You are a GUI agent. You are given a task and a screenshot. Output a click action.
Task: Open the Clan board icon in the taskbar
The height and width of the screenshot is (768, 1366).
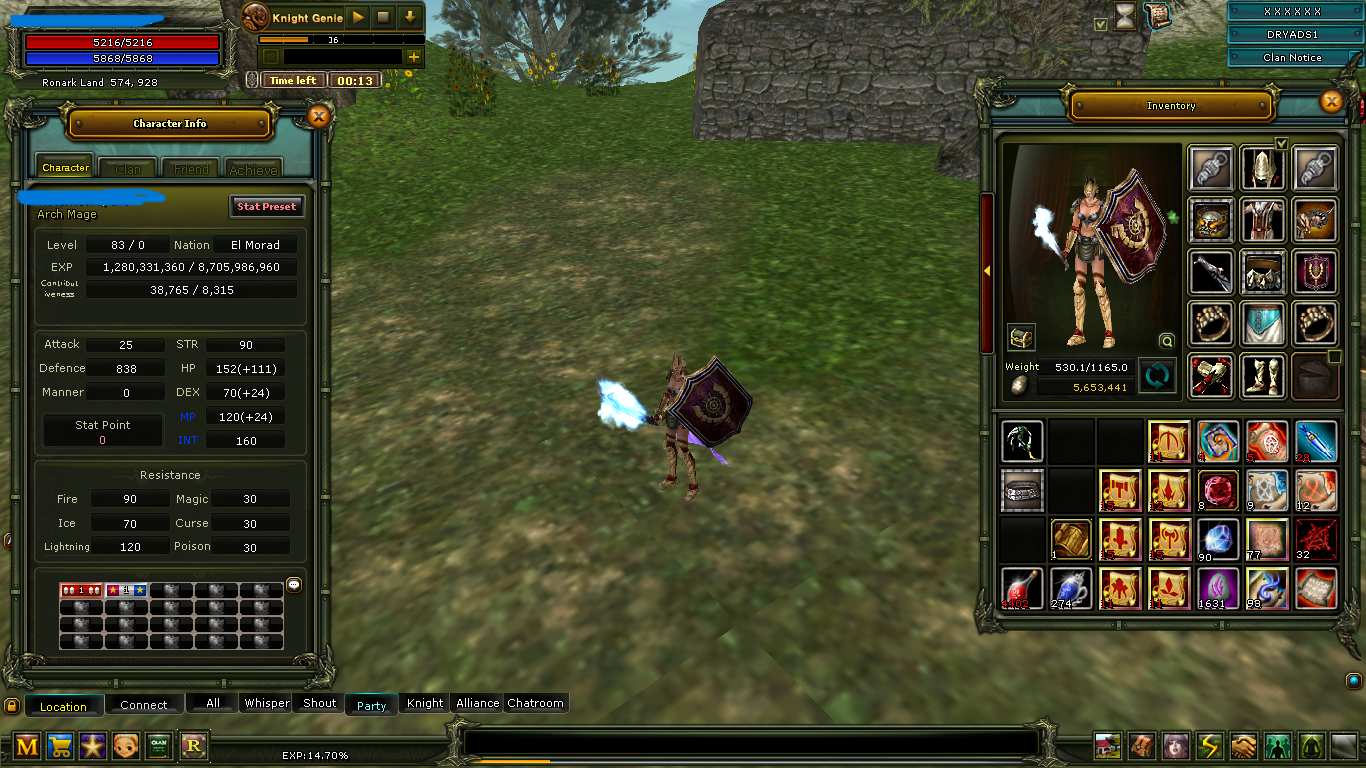pos(158,746)
